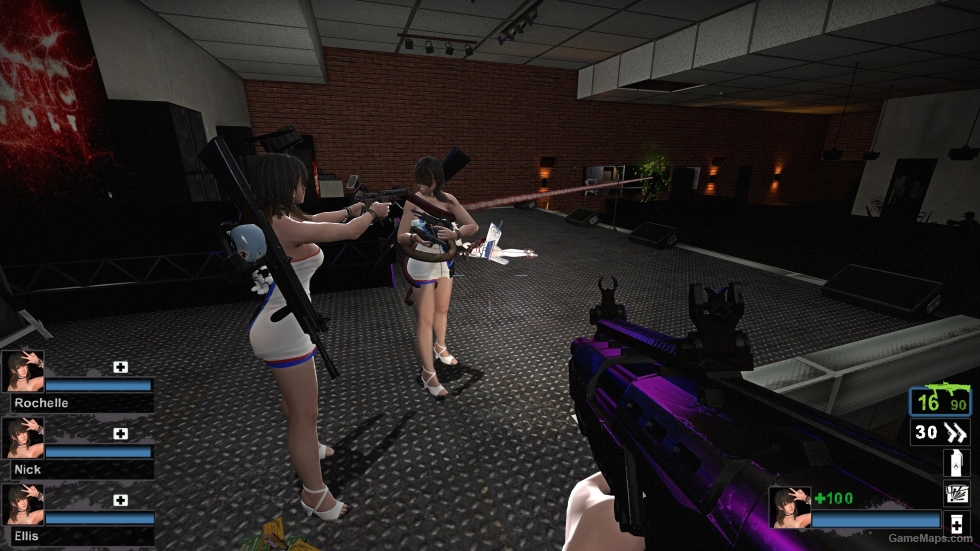Click Rochelle's teammate portrait
This screenshot has height=551, width=980.
[22, 370]
